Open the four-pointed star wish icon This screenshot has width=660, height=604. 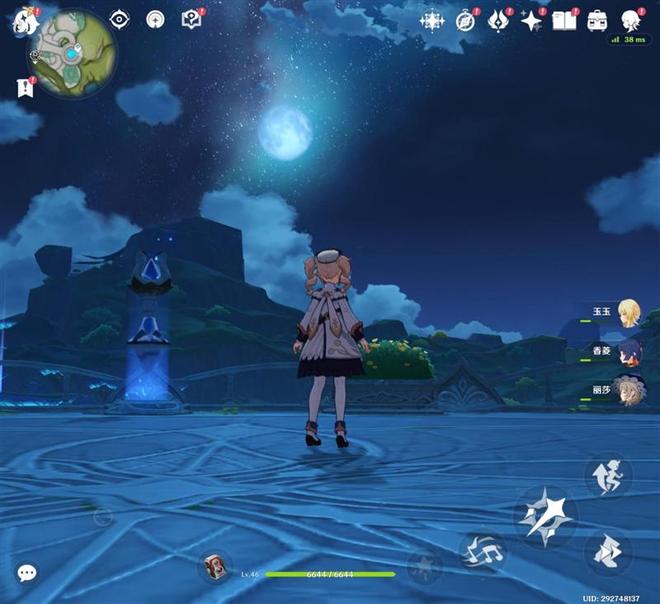pyautogui.click(x=531, y=21)
